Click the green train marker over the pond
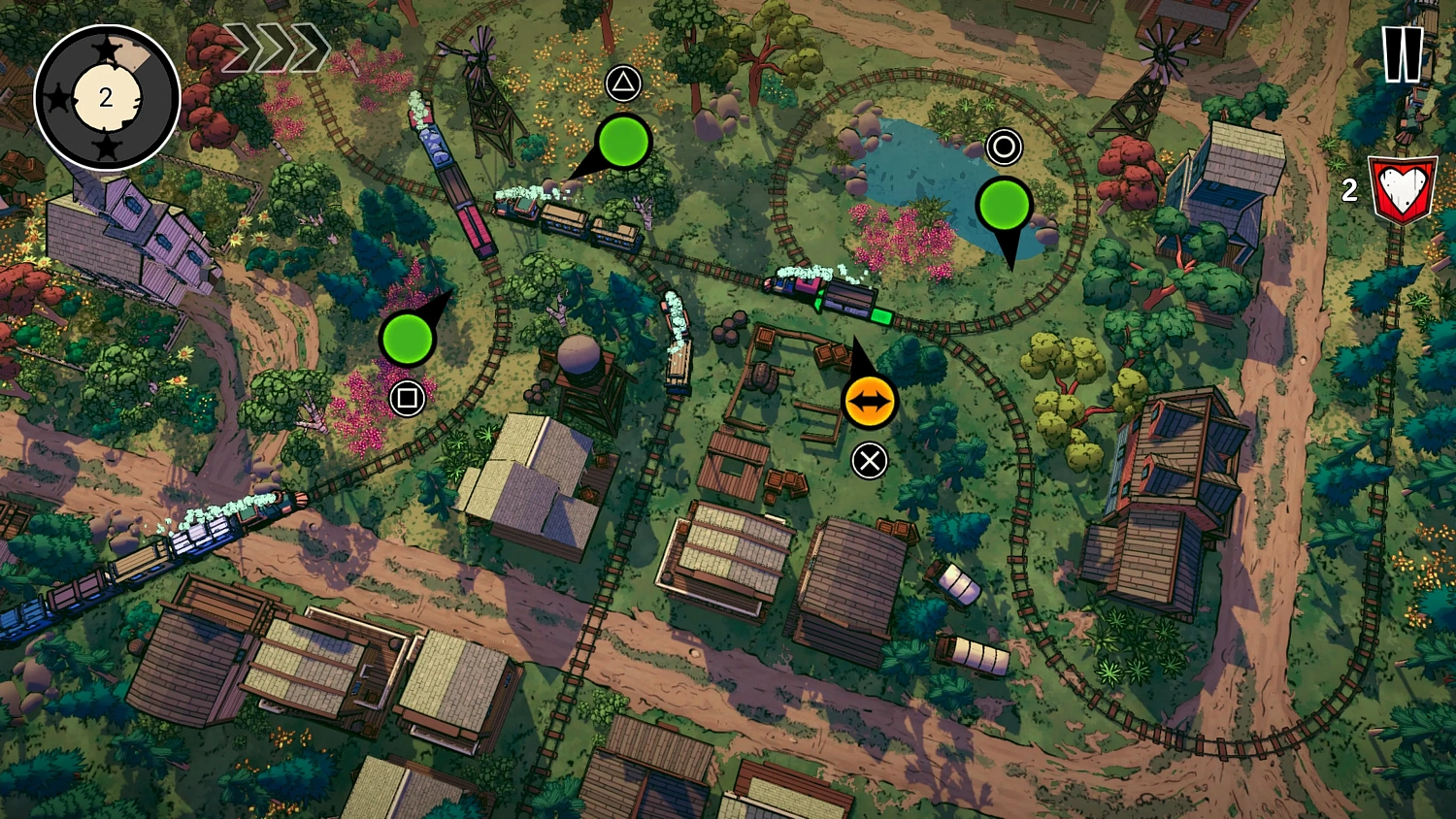1456x819 pixels. (1004, 205)
